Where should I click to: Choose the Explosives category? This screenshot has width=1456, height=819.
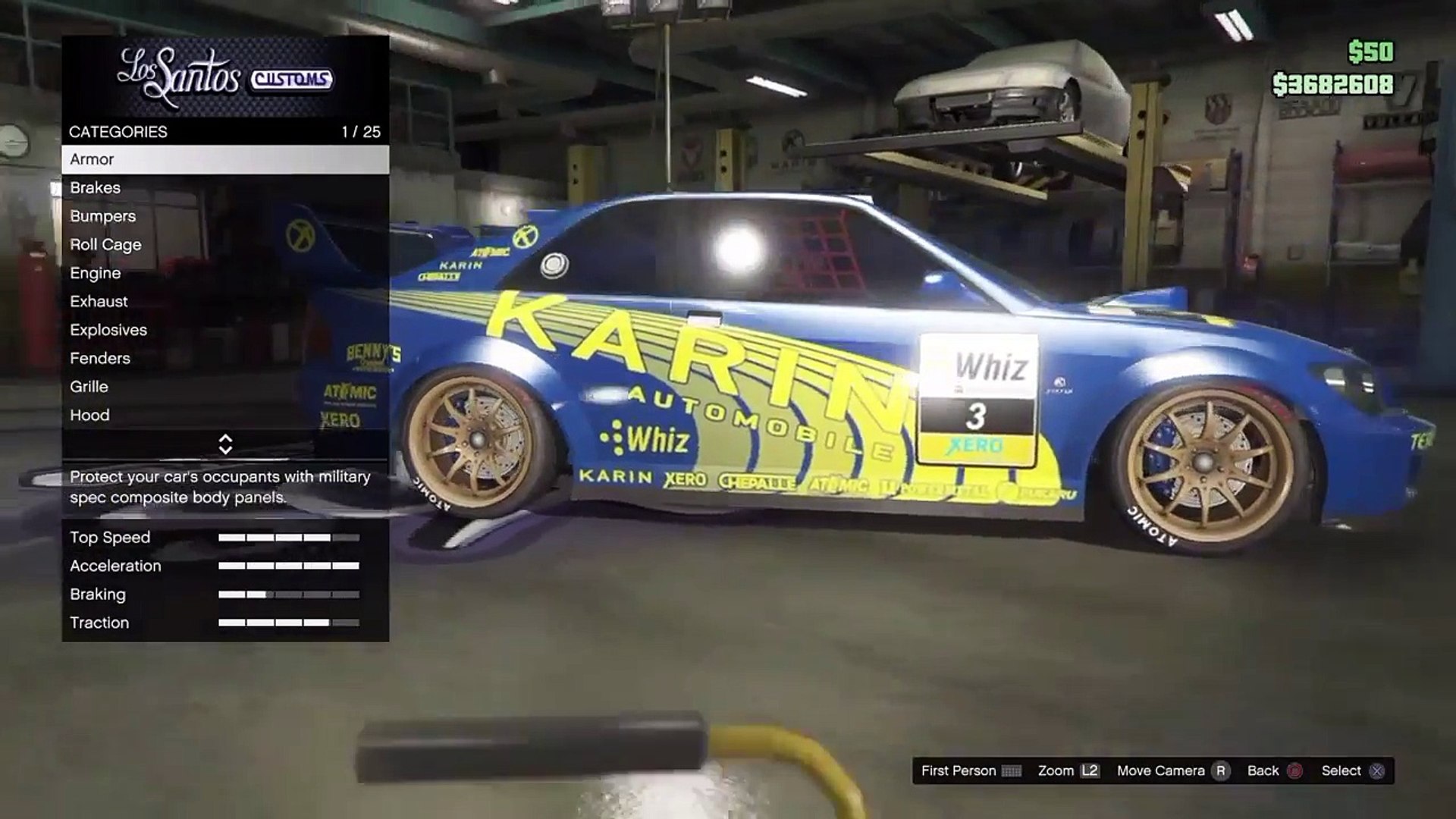[x=224, y=330]
